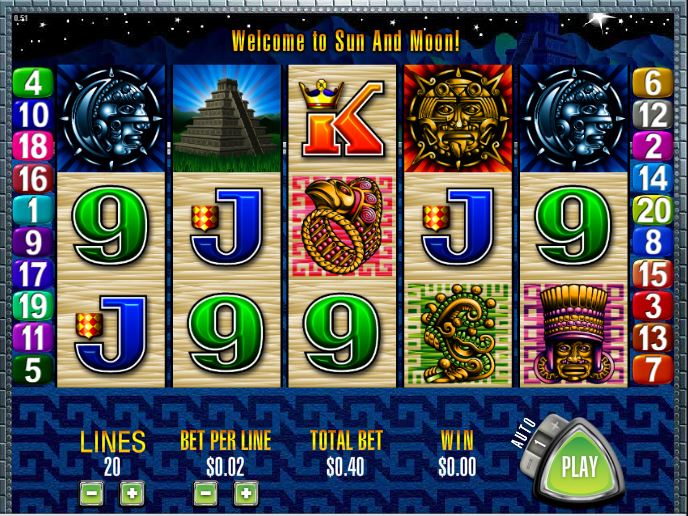Select payline 3 marker

pos(653,305)
